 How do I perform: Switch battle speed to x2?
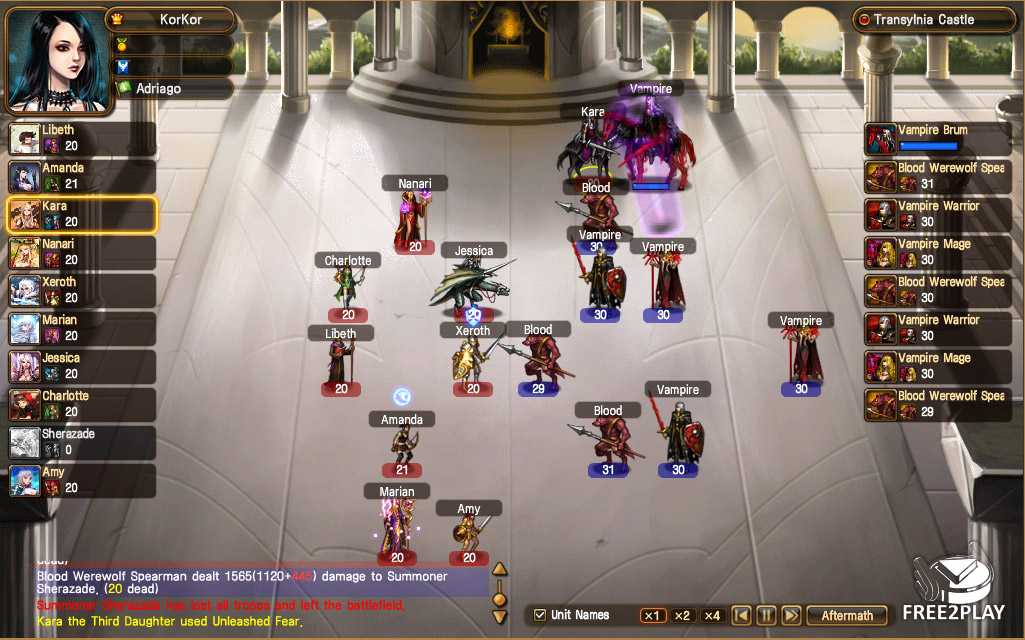point(682,615)
